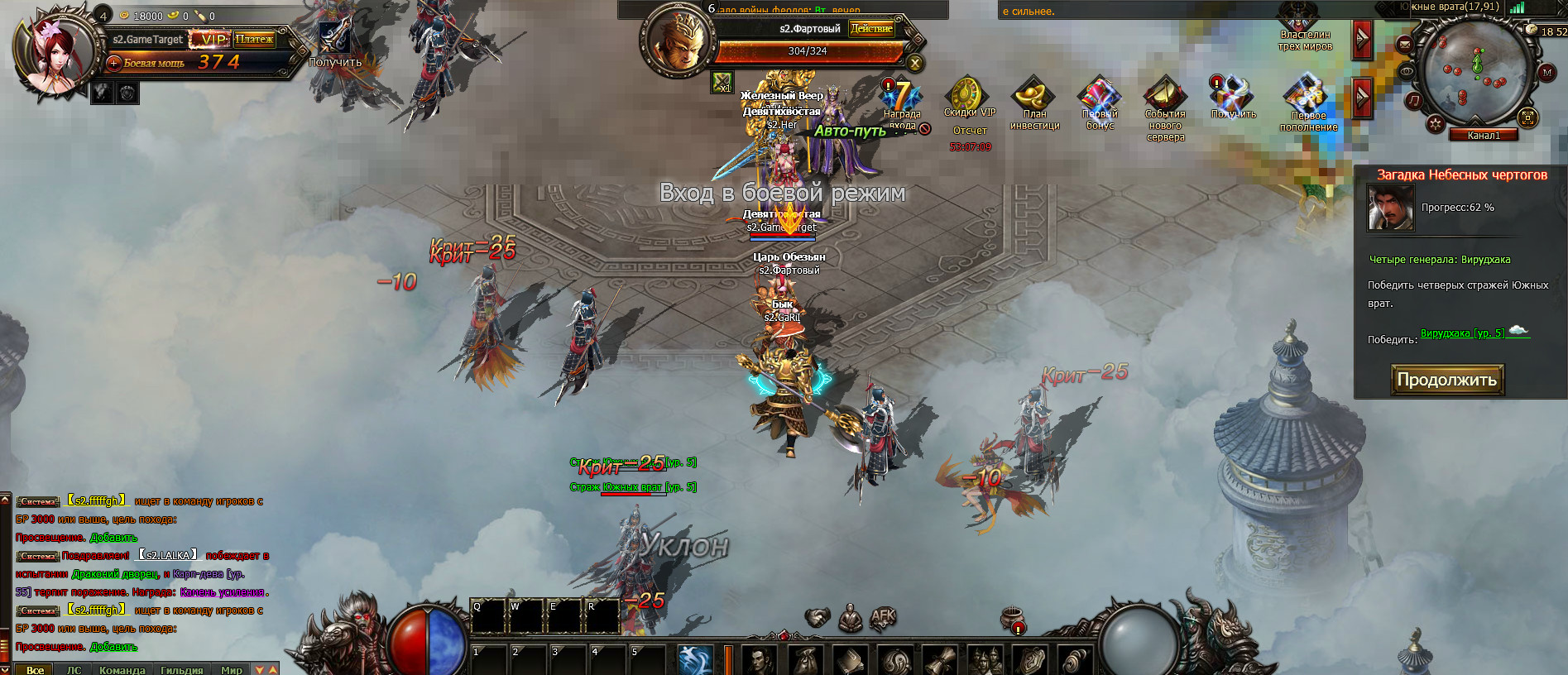The image size is (1568, 675).
Task: Open the Награда входа login reward
Action: point(901,98)
